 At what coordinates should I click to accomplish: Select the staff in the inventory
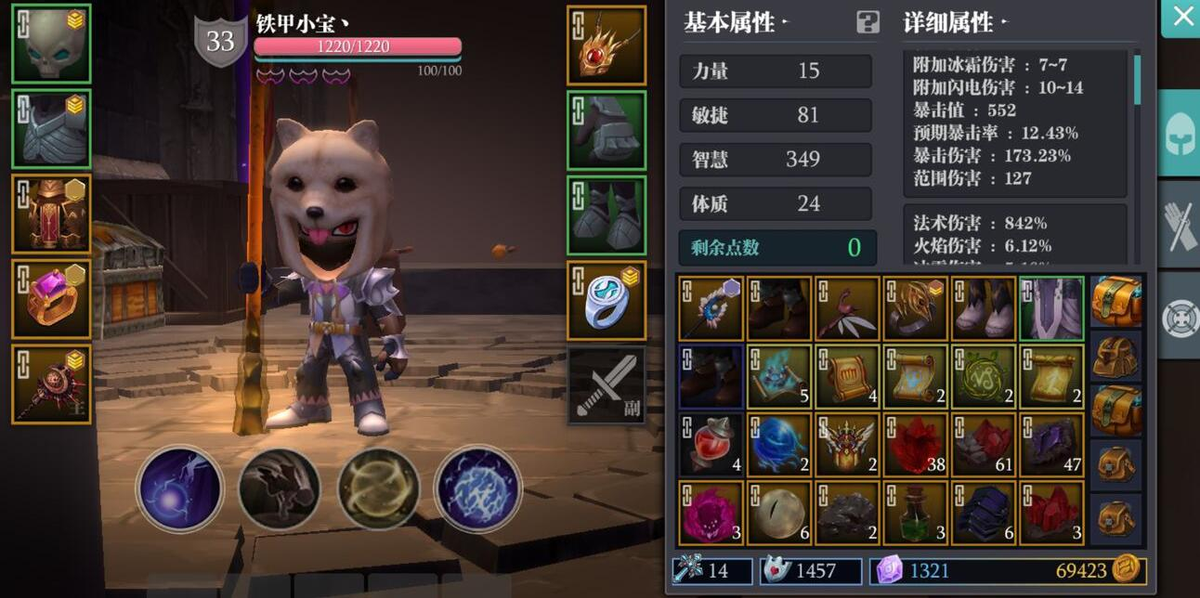710,308
